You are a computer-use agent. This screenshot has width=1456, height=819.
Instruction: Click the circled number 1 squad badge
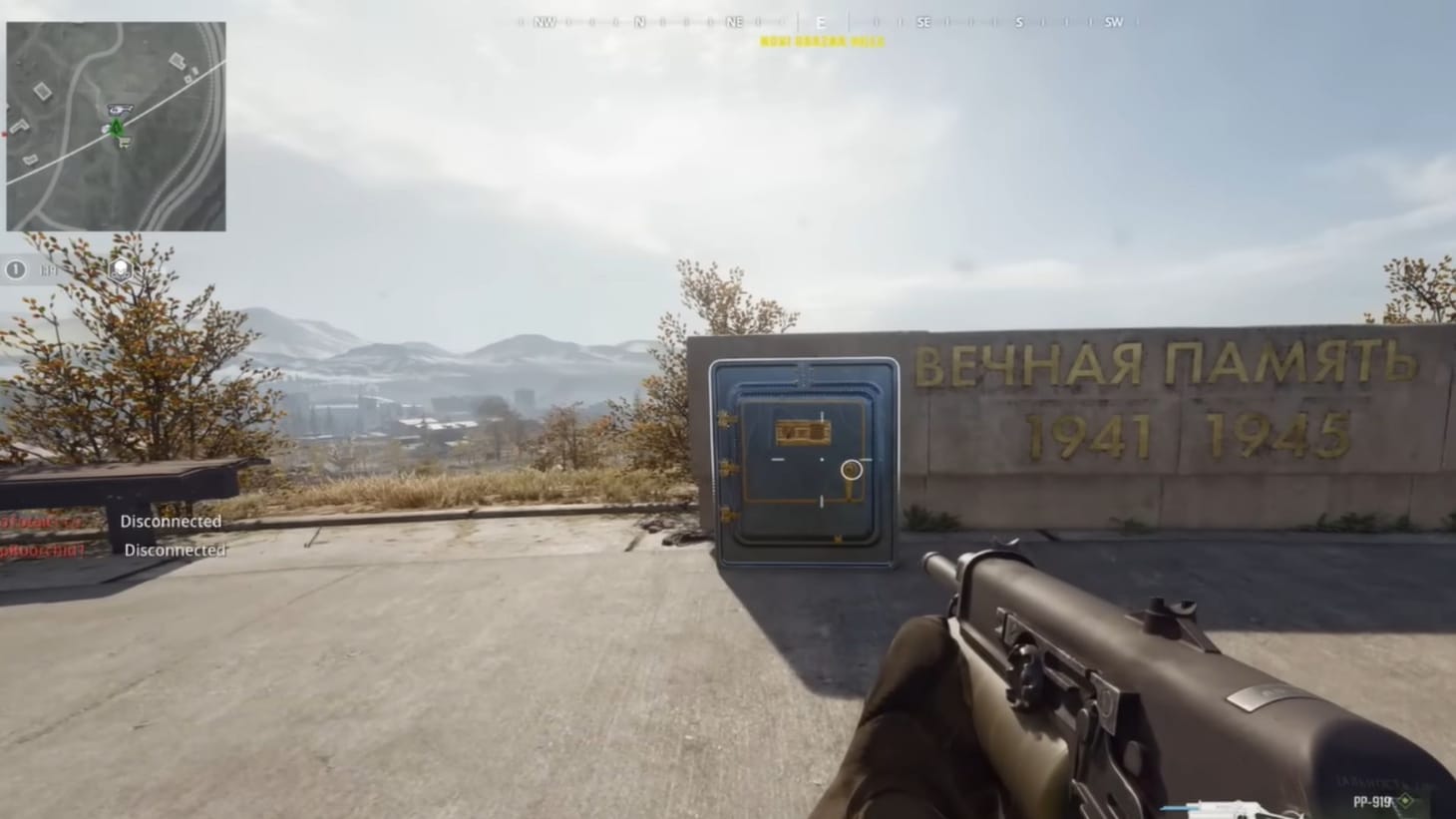click(x=16, y=269)
